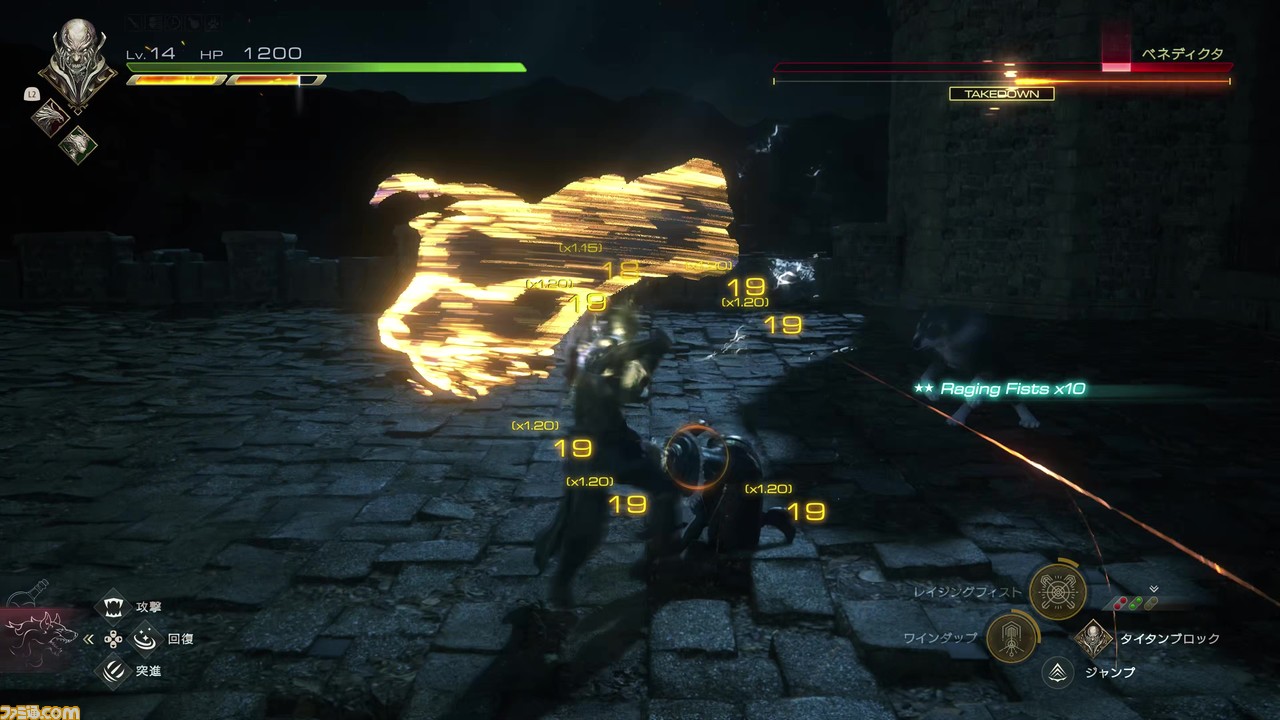
Task: Activate the ワインドアップ Windup ability
Action: click(x=1013, y=637)
